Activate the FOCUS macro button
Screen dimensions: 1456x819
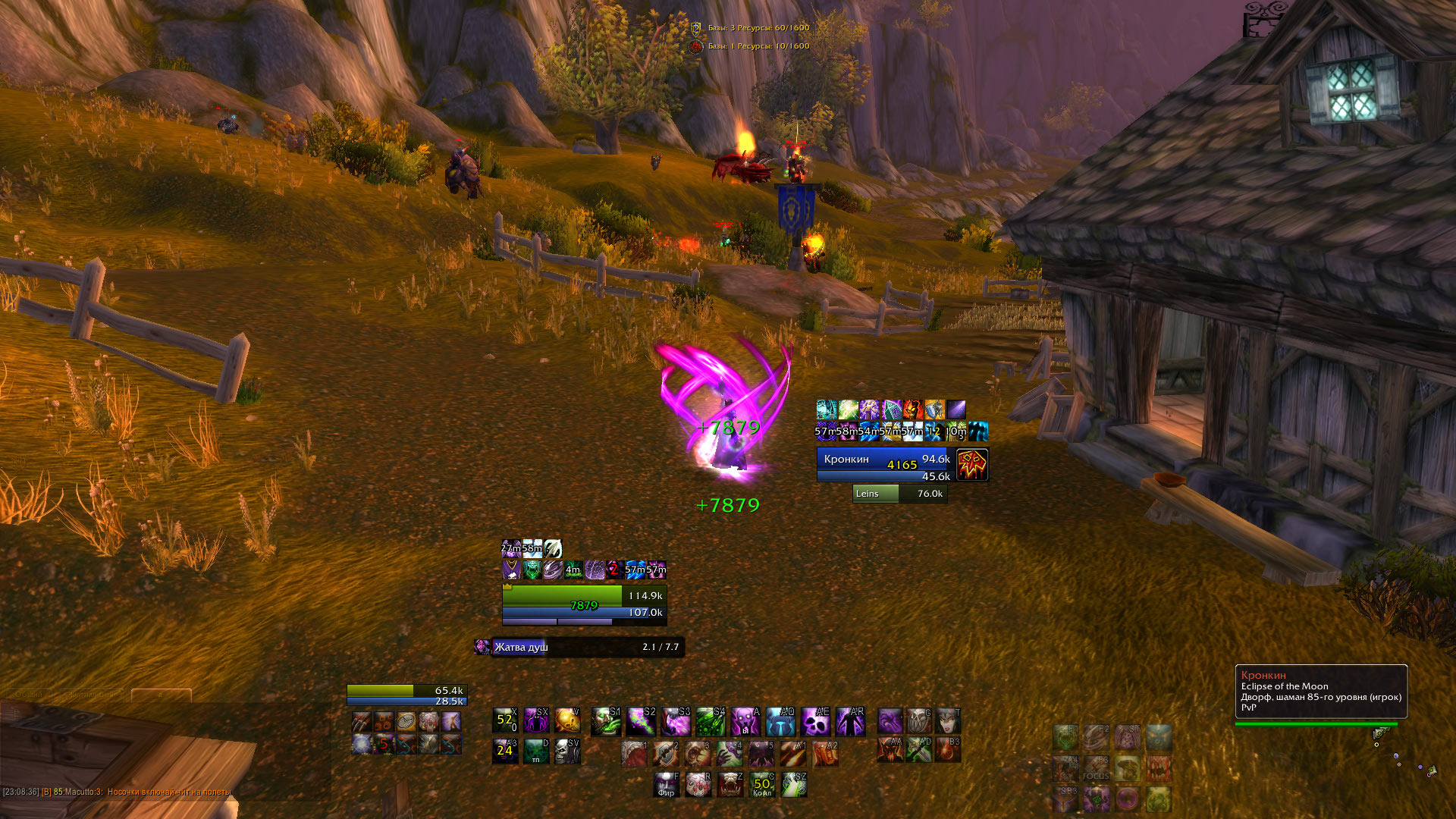coord(1096,768)
